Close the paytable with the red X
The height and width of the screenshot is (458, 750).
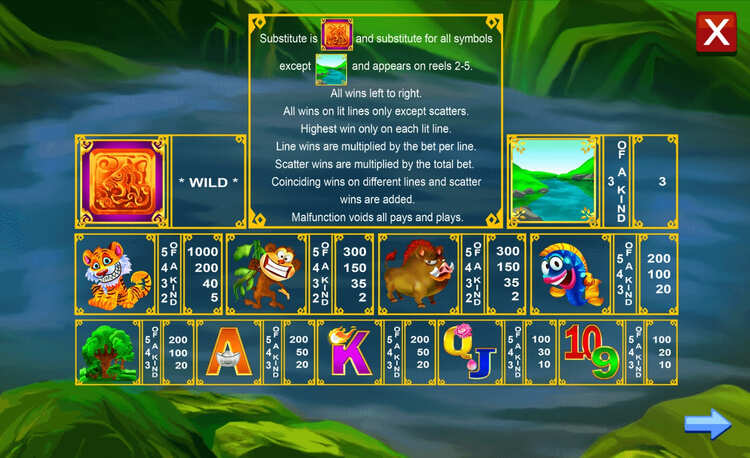716,32
